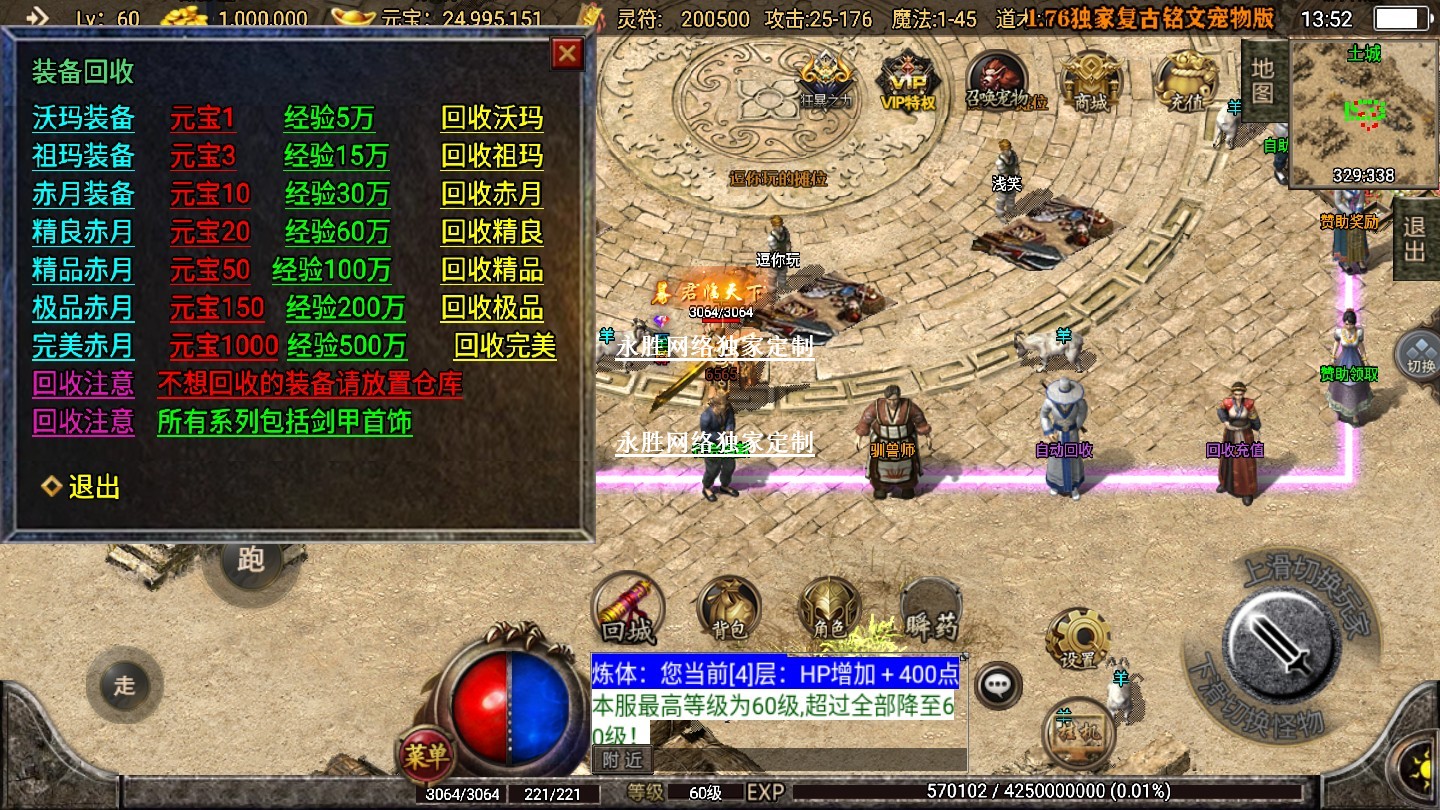Choose 回收沃玛 recycle option

click(492, 119)
